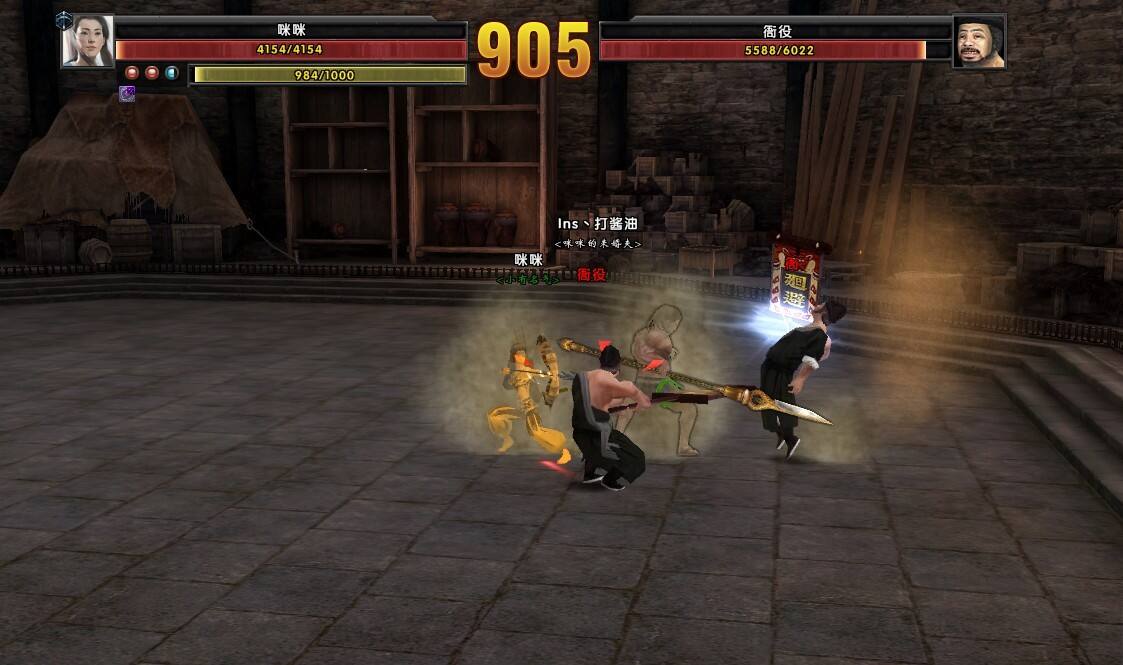
Task: Select the enemy 衙役 portrait
Action: click(978, 42)
